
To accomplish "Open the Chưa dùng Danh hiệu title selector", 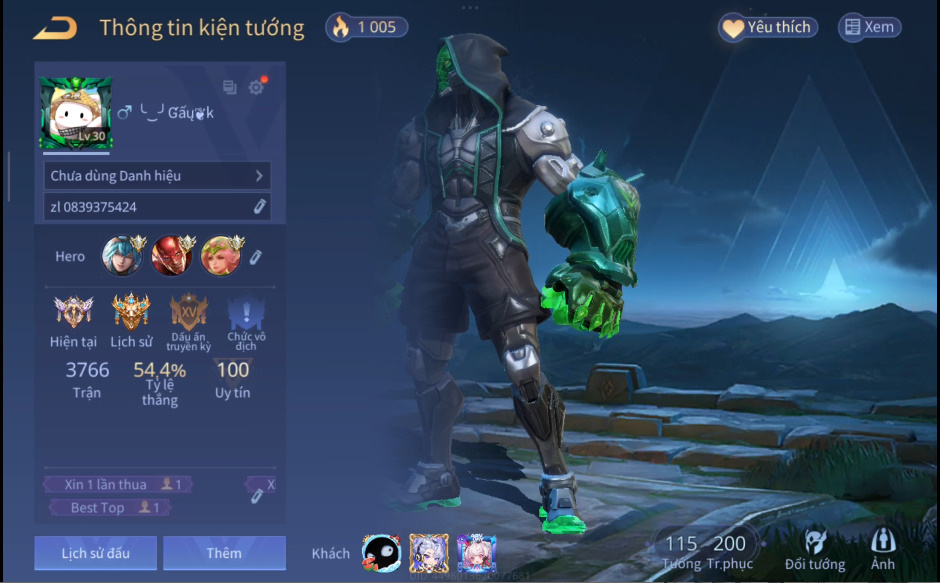I will (157, 176).
